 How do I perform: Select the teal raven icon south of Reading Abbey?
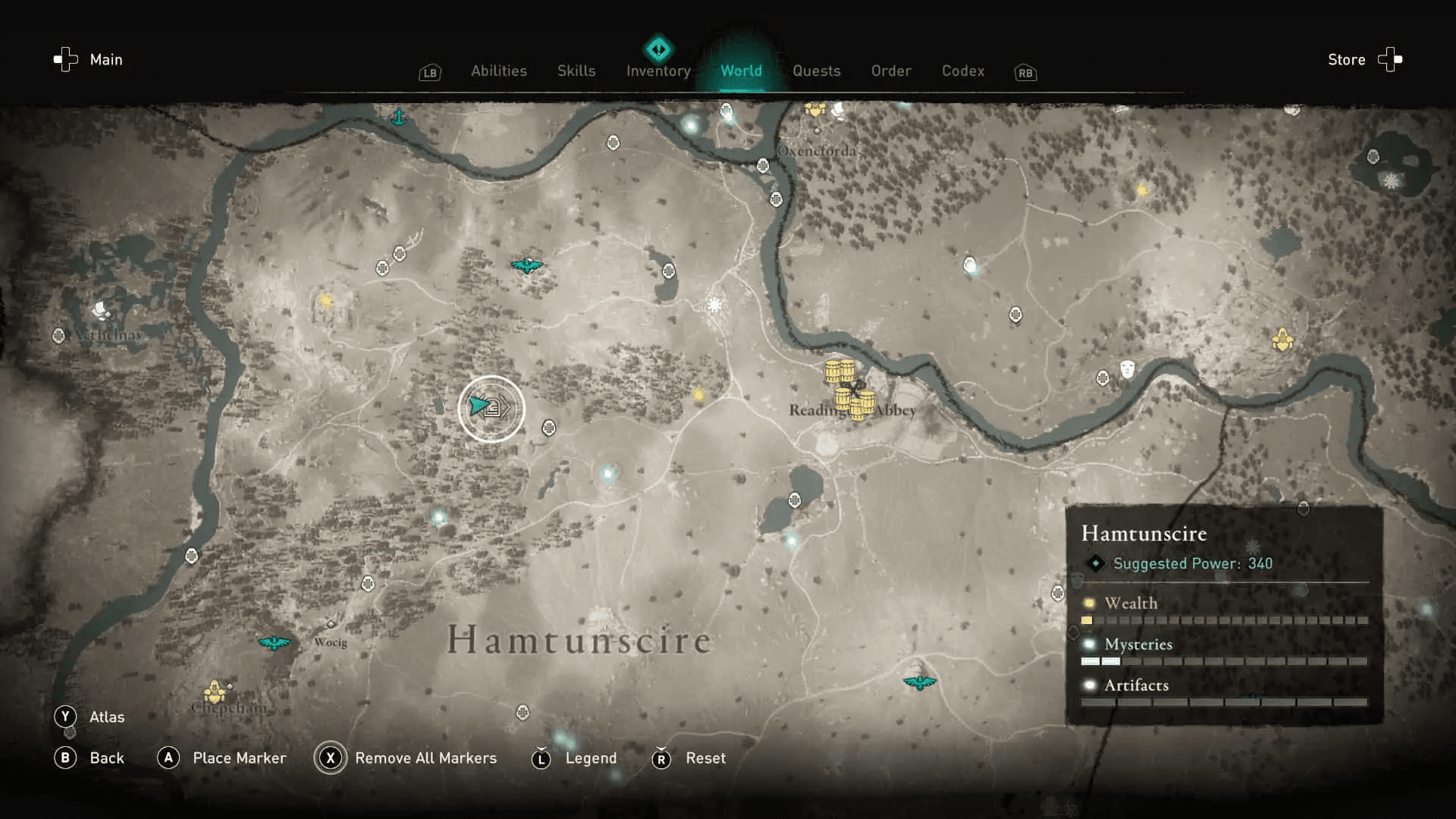tap(920, 682)
